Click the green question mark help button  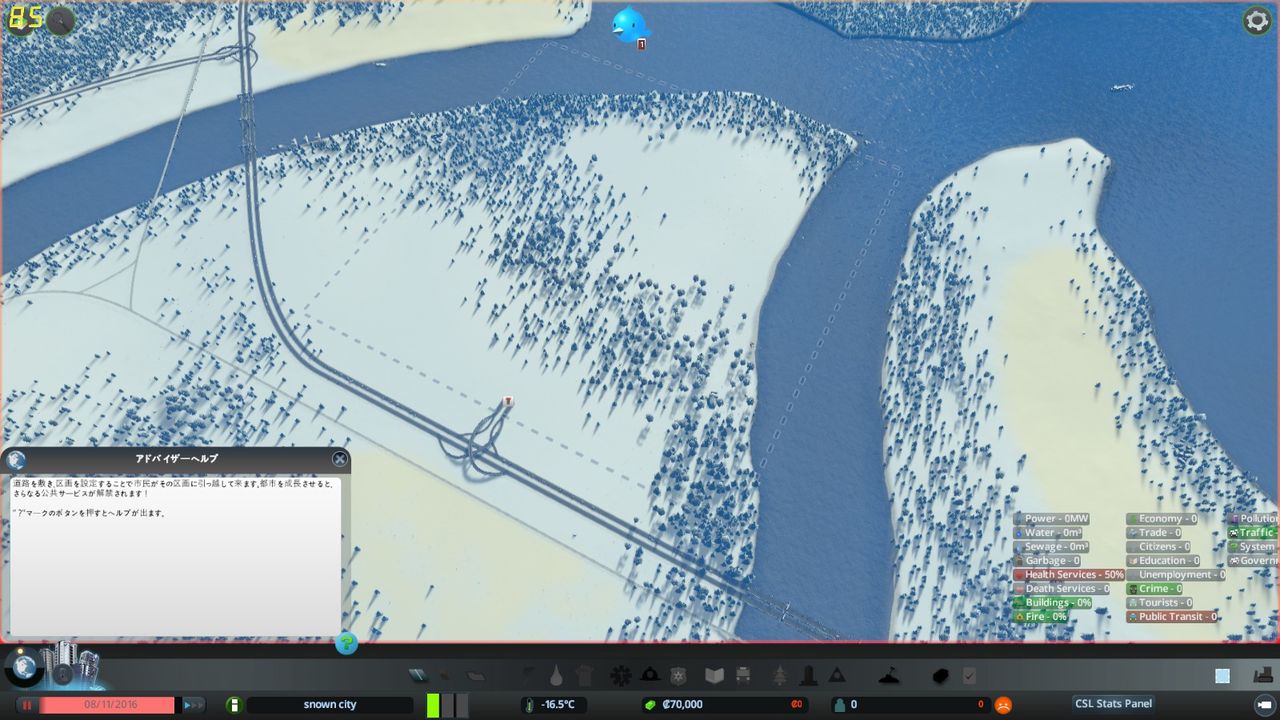[346, 645]
